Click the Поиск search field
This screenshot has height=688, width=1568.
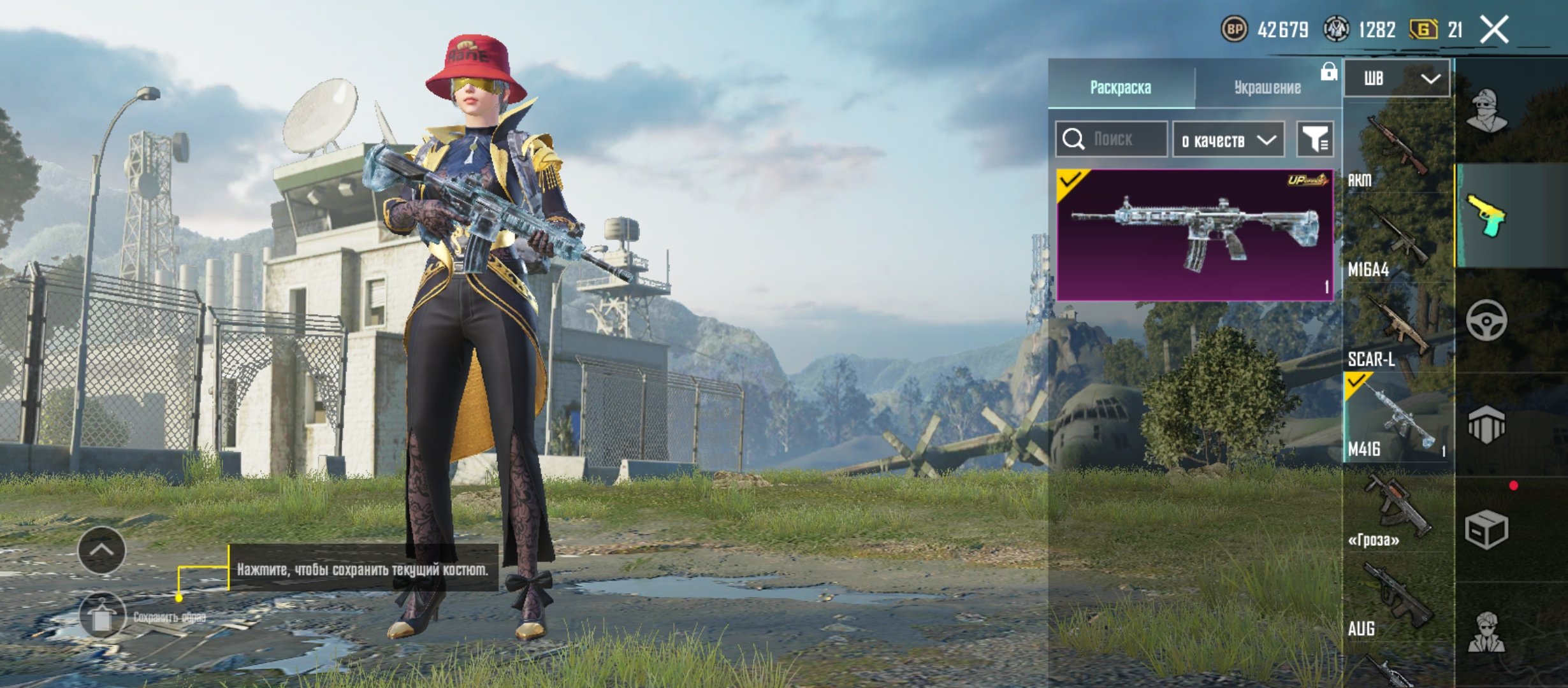pyautogui.click(x=1112, y=139)
